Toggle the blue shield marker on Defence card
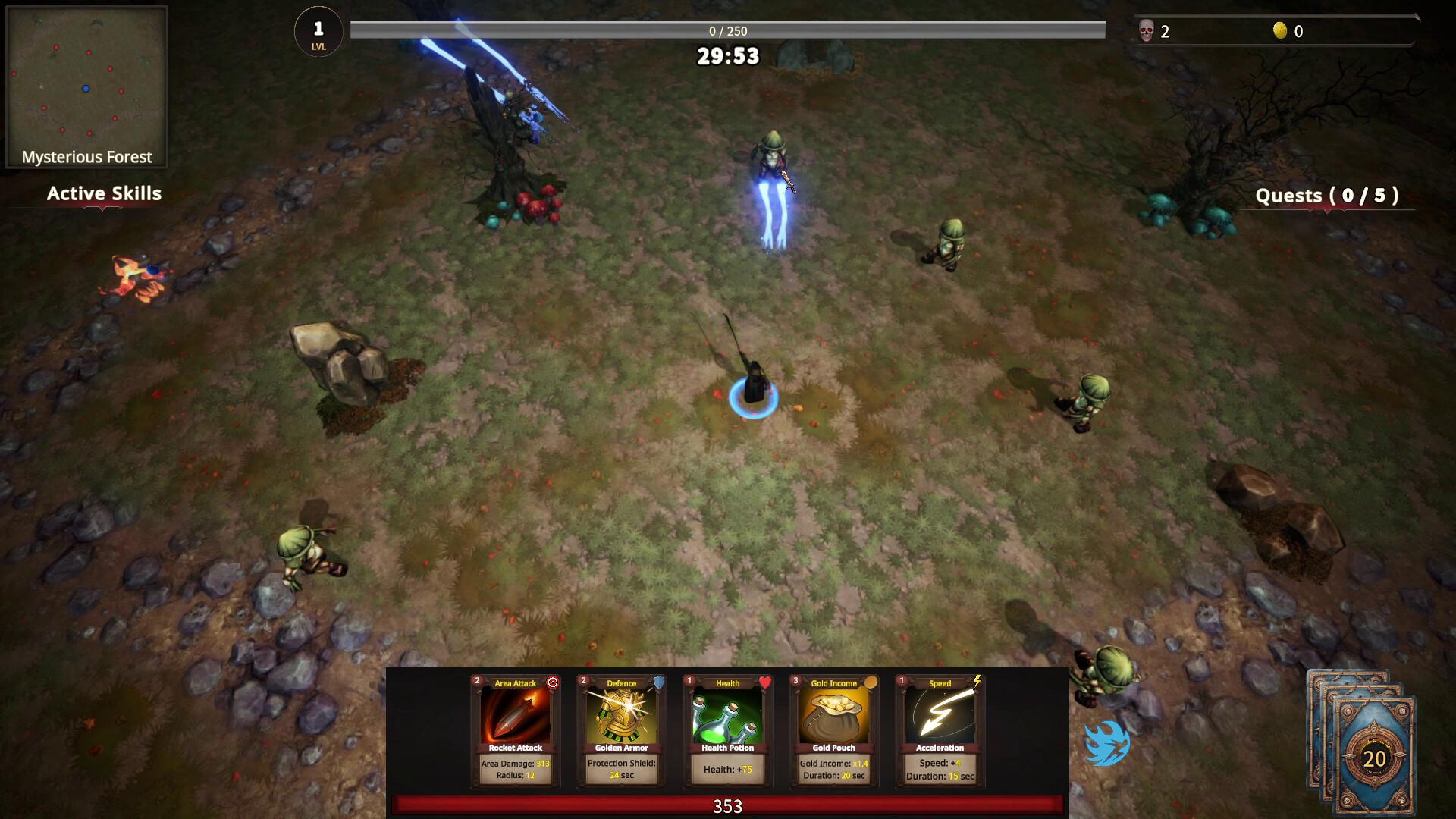This screenshot has height=819, width=1456. click(657, 682)
